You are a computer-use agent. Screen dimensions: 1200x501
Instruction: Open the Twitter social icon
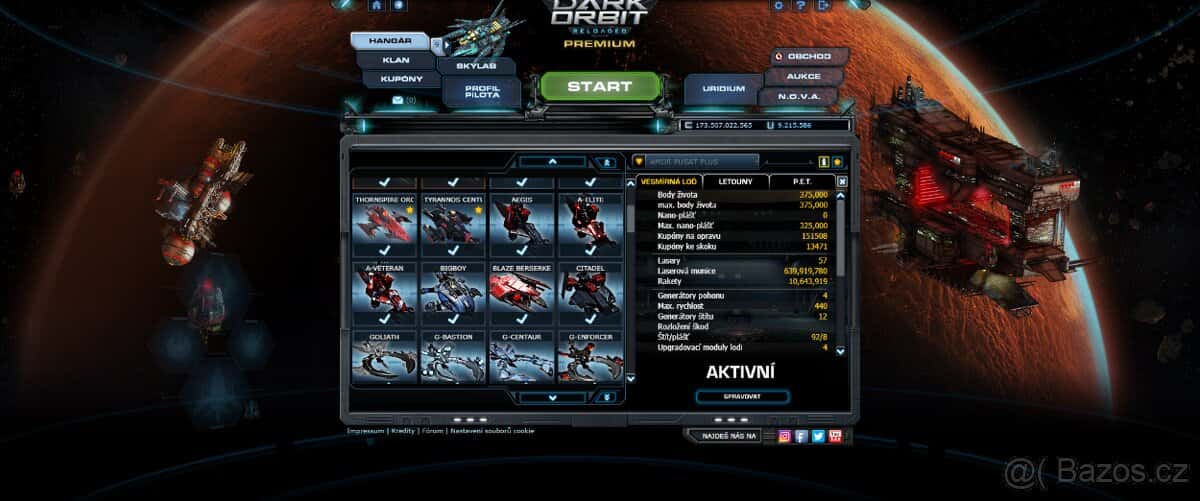818,436
